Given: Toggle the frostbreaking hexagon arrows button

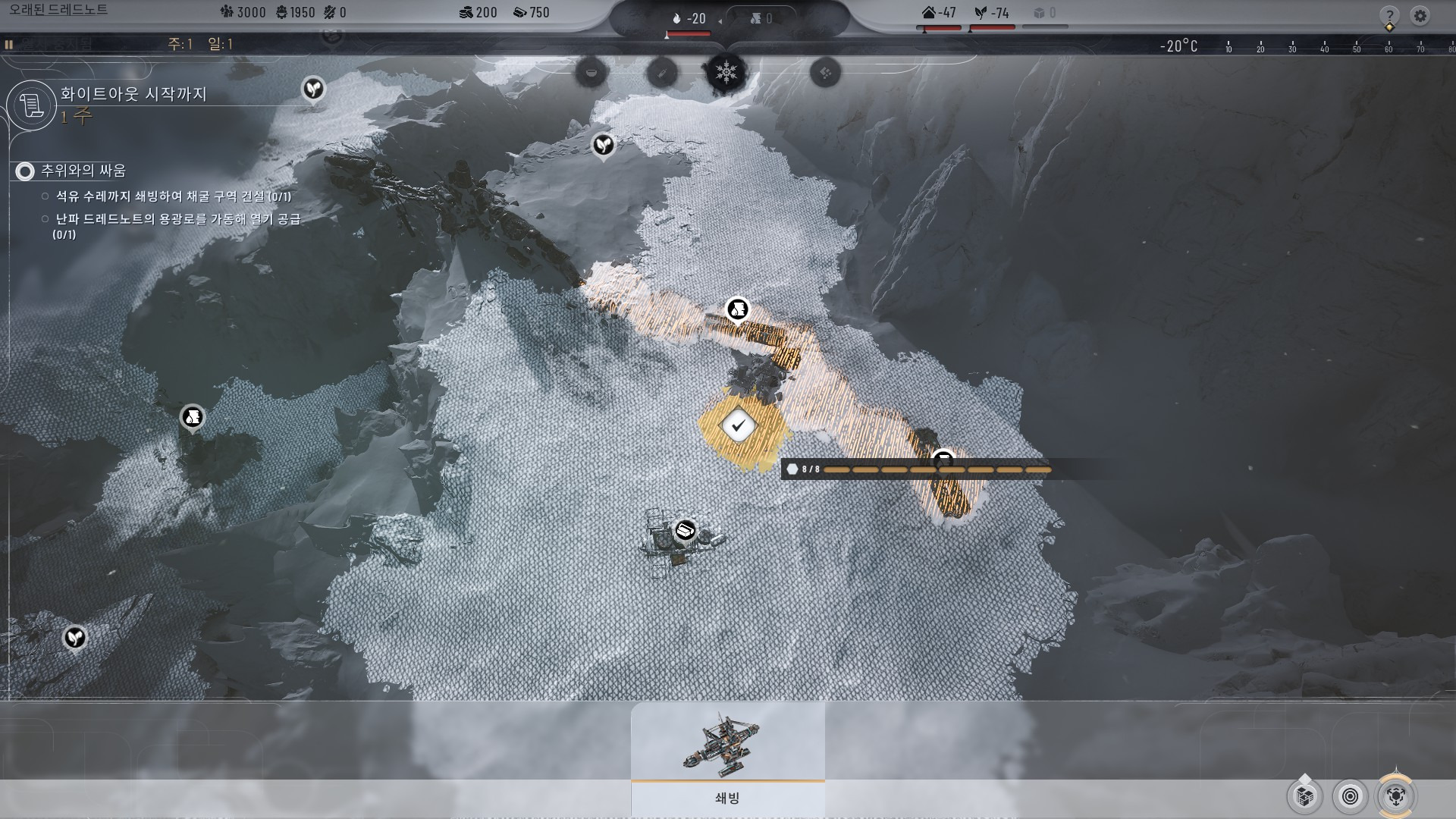Looking at the screenshot, I should click(1395, 796).
